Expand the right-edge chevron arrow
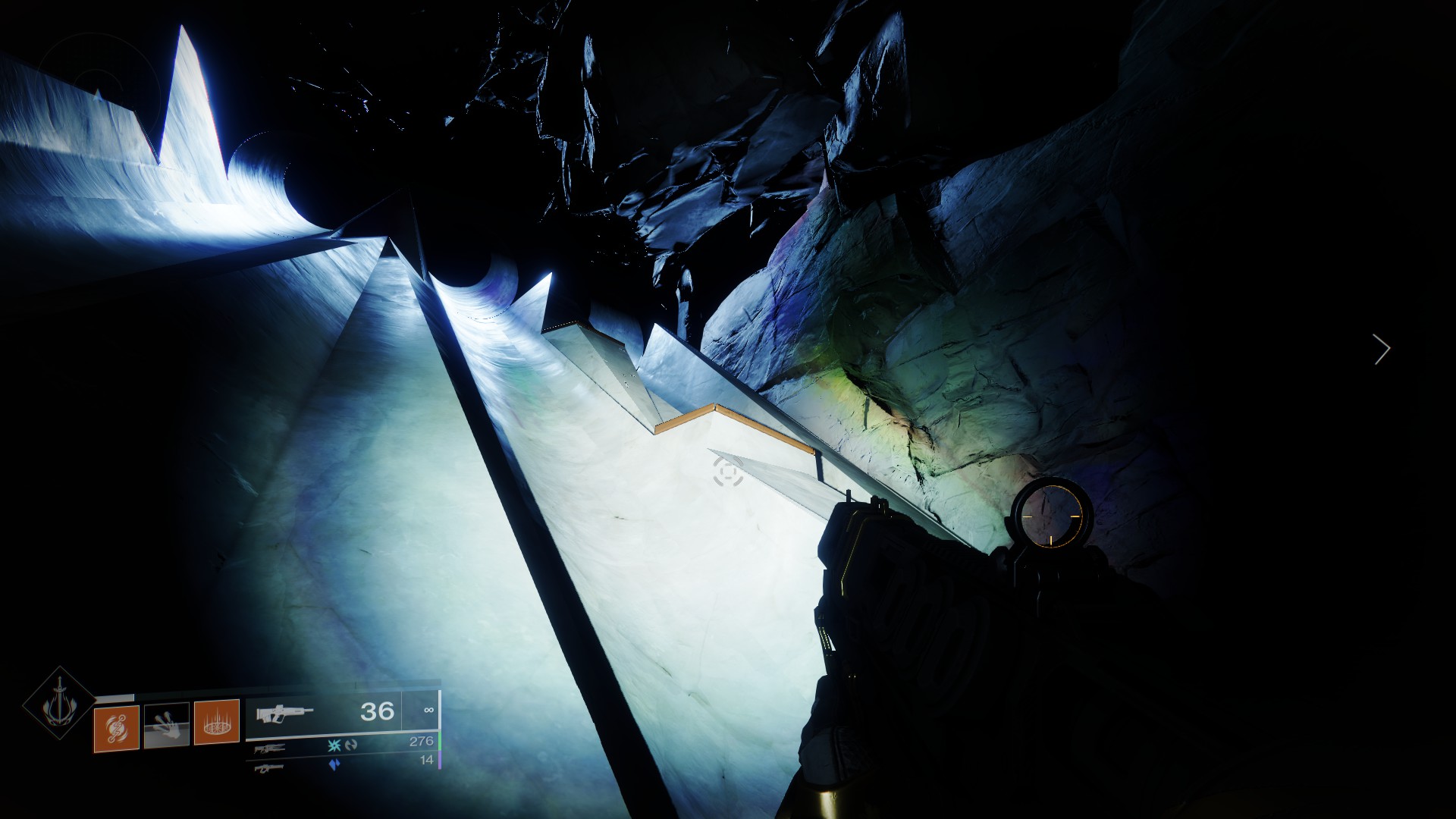Image resolution: width=1456 pixels, height=819 pixels. [x=1382, y=348]
